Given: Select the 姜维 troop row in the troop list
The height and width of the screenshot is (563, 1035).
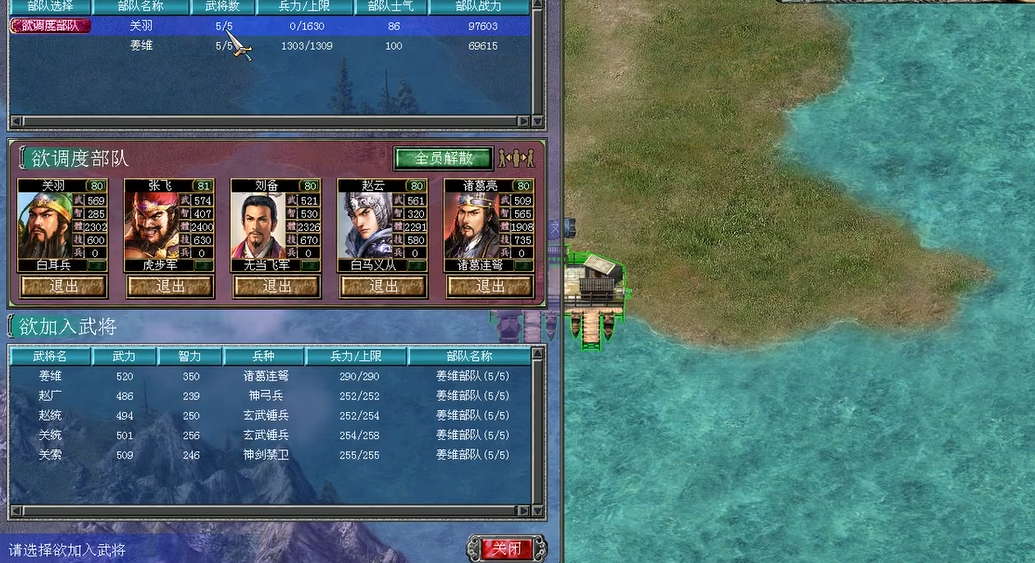Looking at the screenshot, I should click(141, 46).
